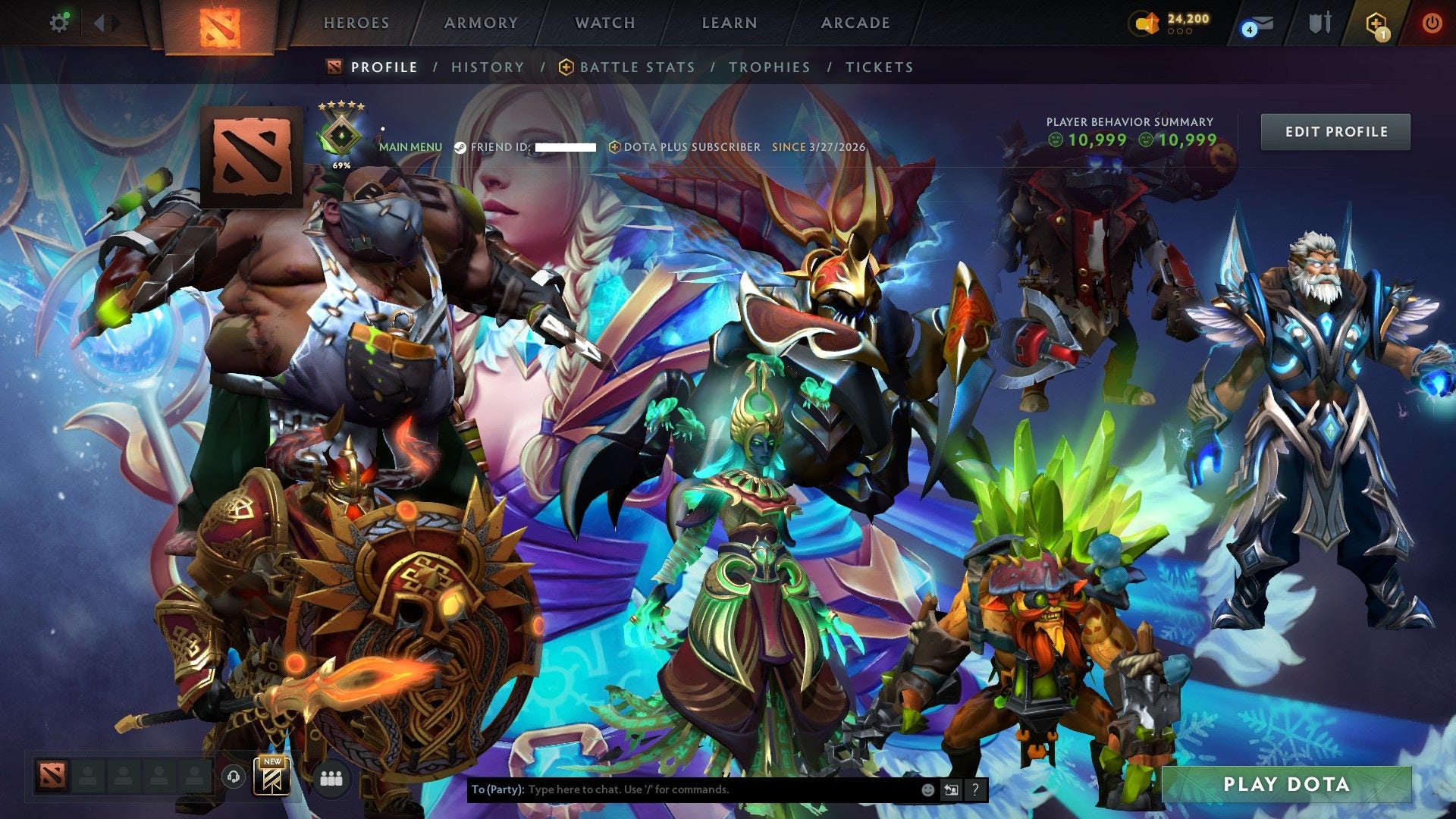Screen dimensions: 1456x819
Task: Click the red power button to quit
Action: pyautogui.click(x=1432, y=23)
